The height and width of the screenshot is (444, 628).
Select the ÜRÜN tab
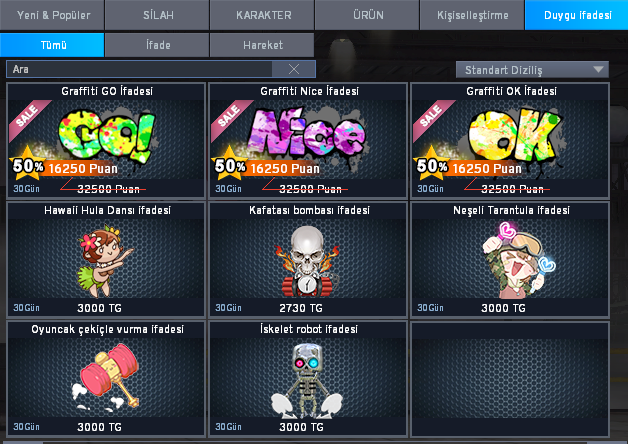[x=367, y=16]
